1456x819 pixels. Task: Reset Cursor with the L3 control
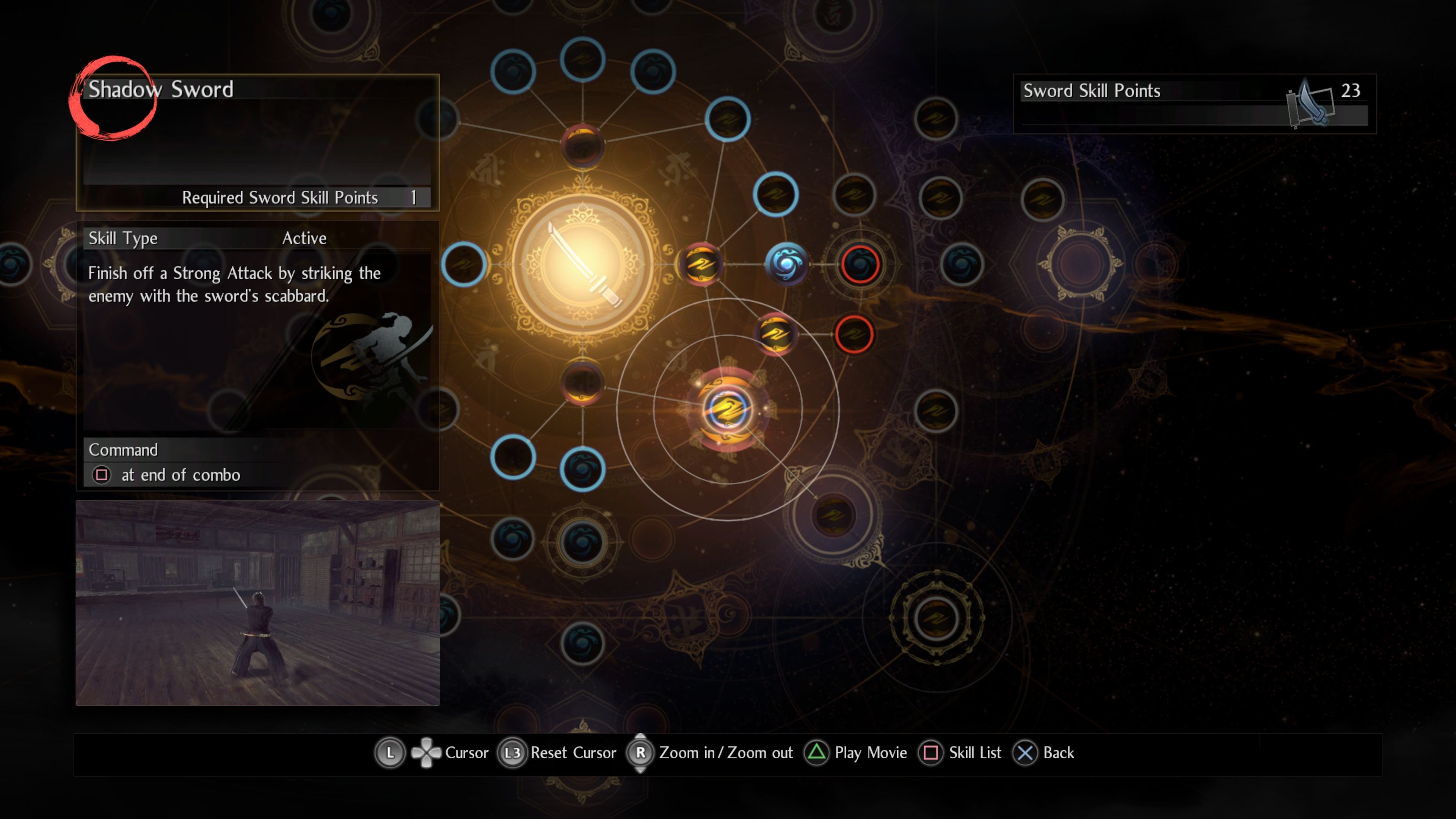[513, 753]
